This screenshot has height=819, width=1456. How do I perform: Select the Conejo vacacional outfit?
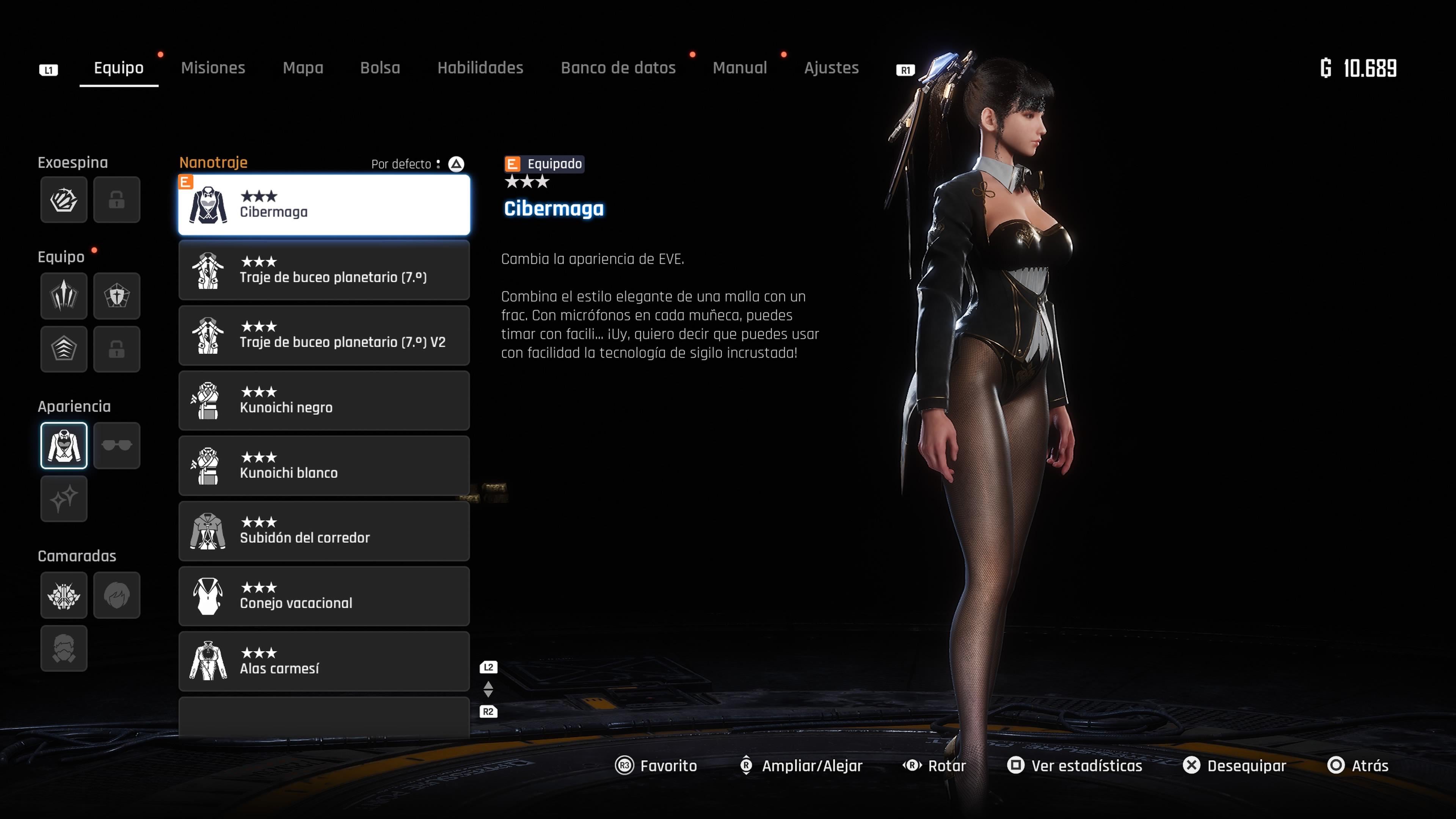324,596
